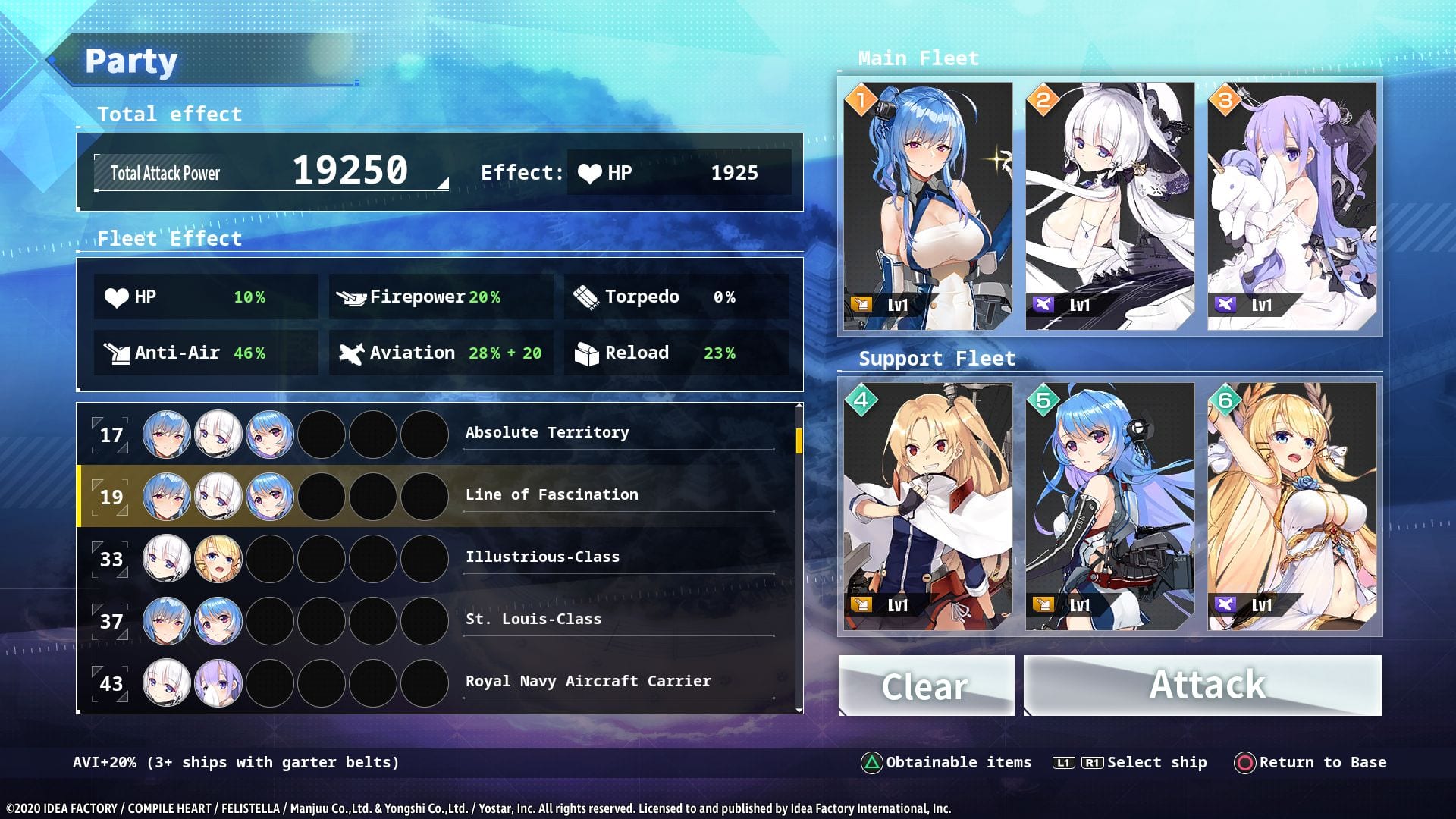This screenshot has height=819, width=1456.
Task: Select support fleet ship slot 4
Action: 928,507
